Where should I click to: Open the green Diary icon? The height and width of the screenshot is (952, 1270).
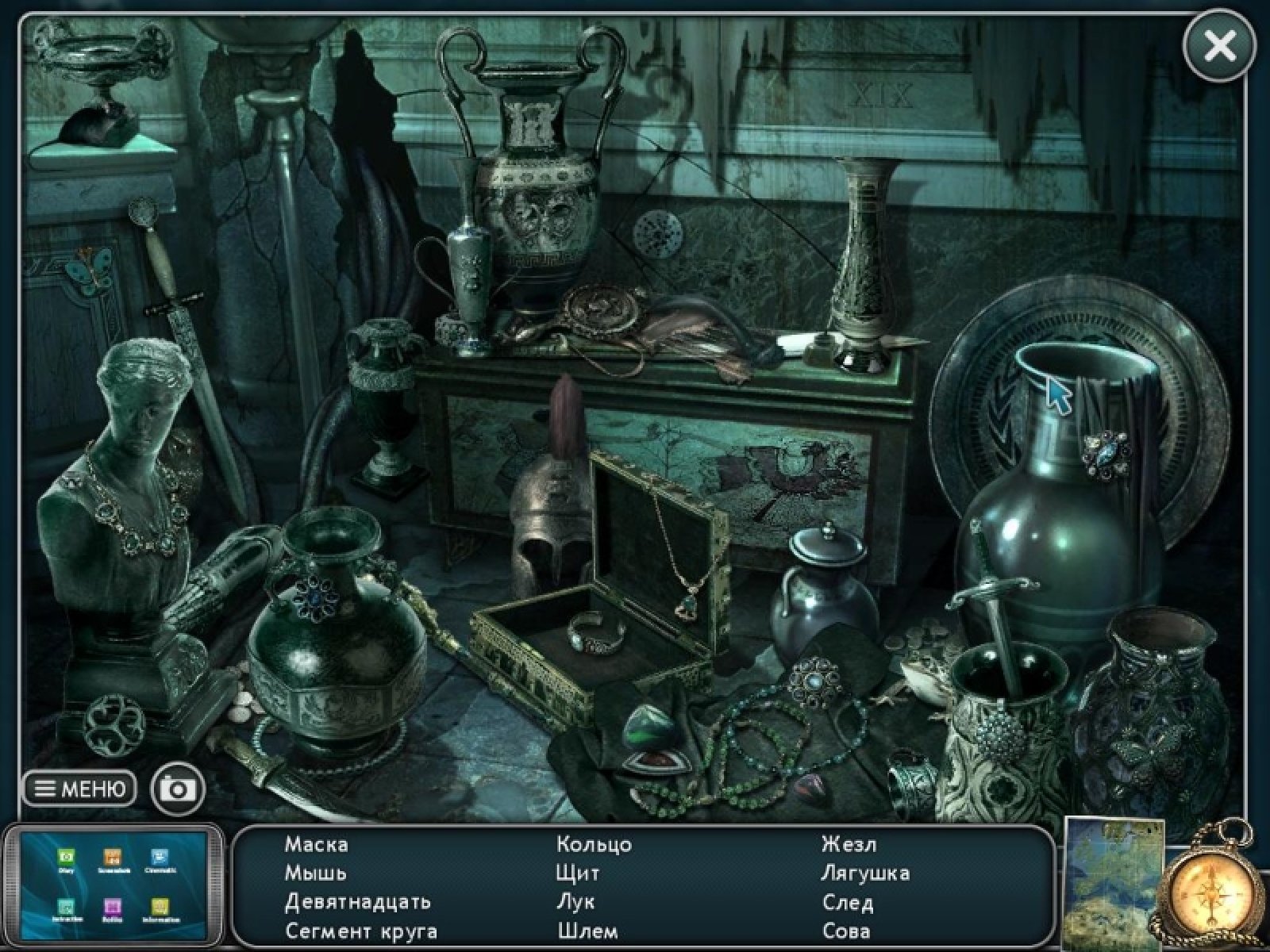coord(66,858)
